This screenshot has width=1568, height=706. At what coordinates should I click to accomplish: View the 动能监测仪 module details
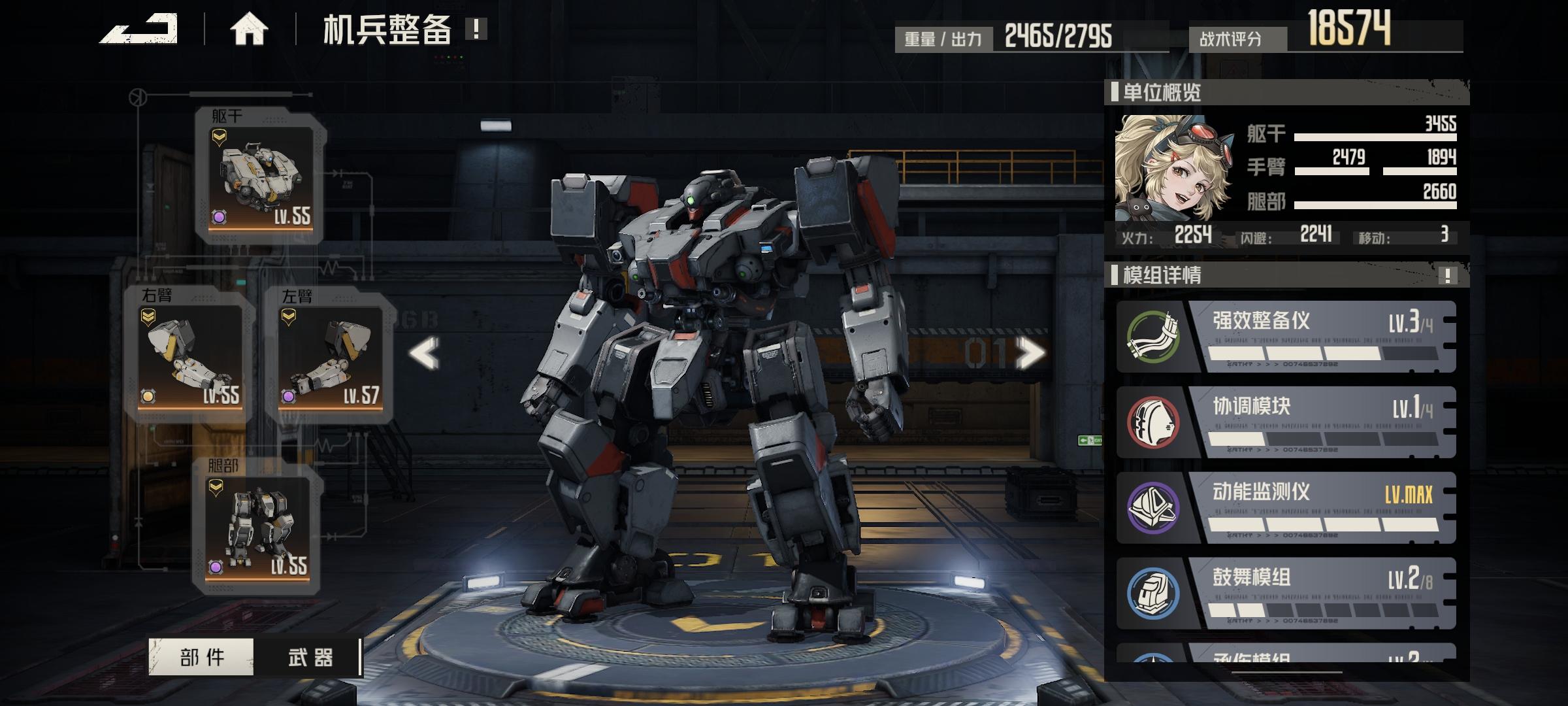click(x=1286, y=508)
